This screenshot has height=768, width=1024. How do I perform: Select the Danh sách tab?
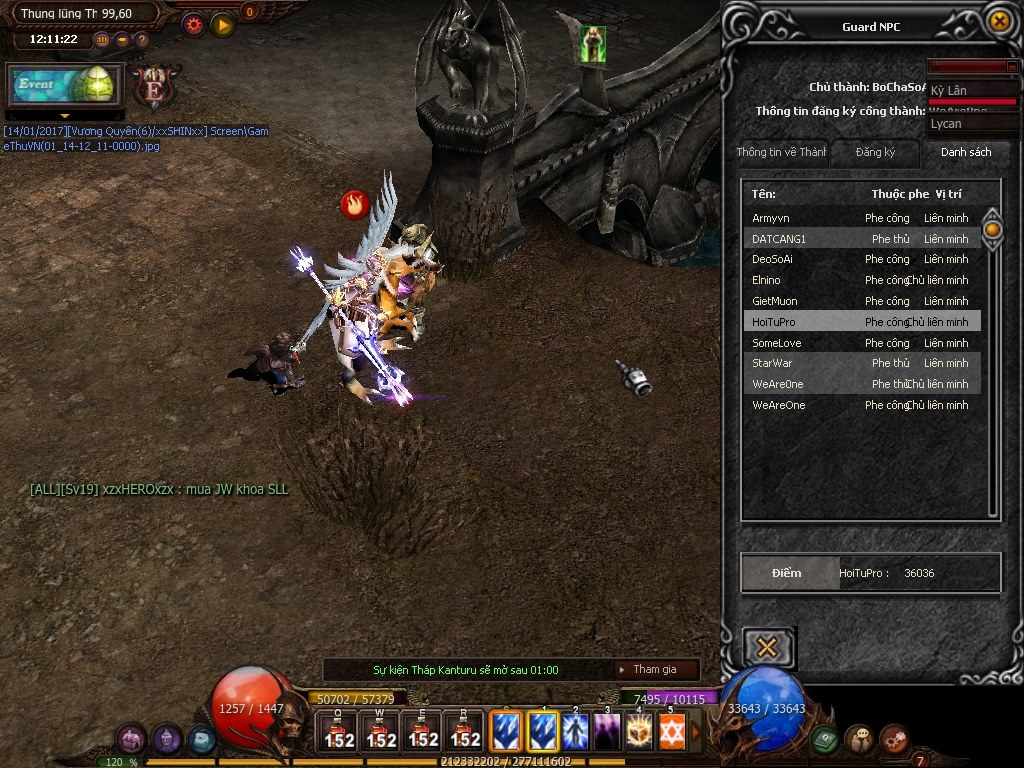pos(966,153)
